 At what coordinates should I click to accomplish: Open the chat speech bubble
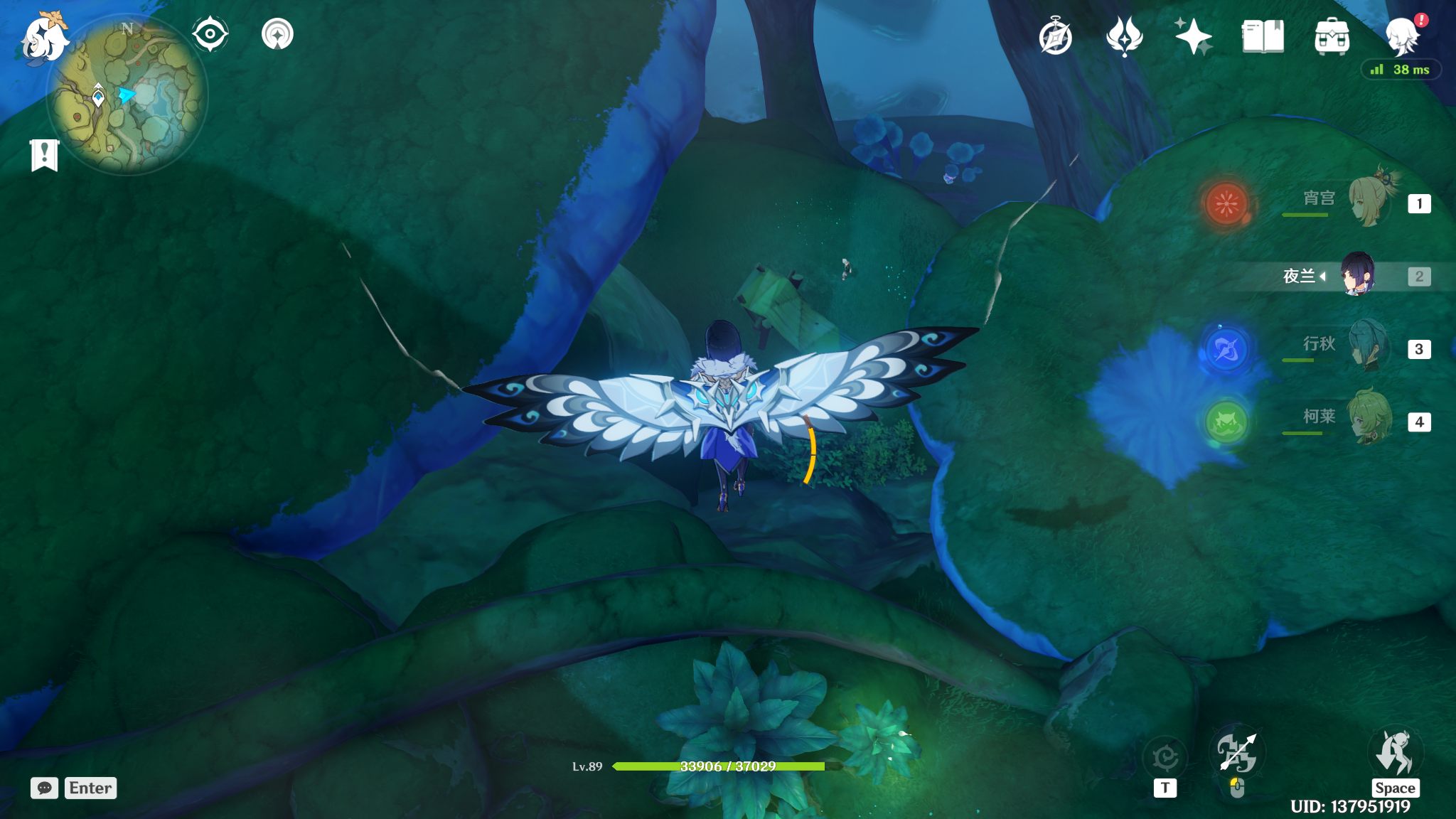pyautogui.click(x=44, y=788)
